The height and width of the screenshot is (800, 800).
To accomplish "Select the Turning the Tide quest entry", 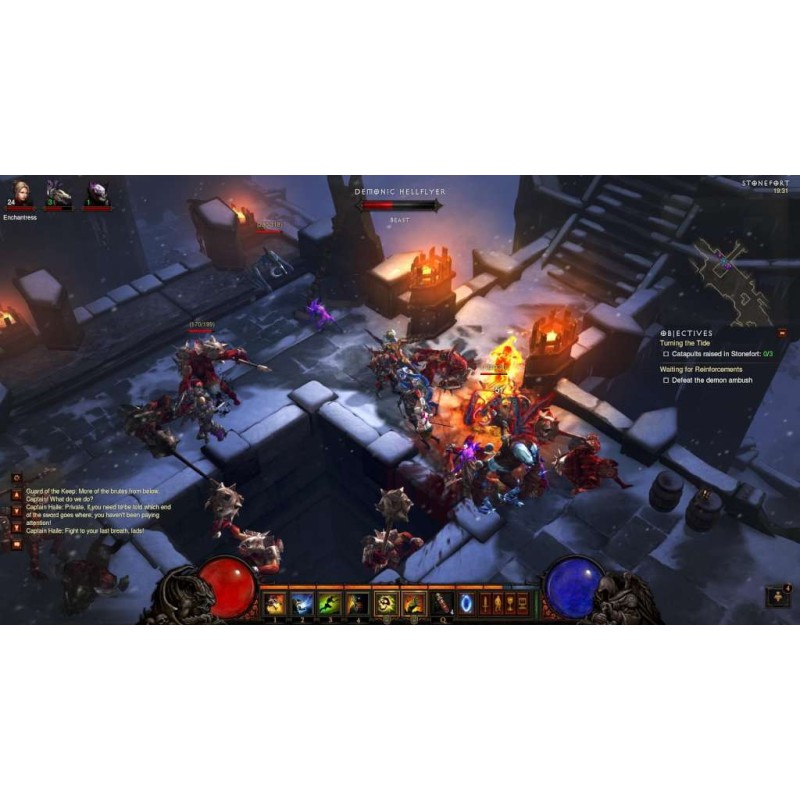I will pyautogui.click(x=684, y=343).
